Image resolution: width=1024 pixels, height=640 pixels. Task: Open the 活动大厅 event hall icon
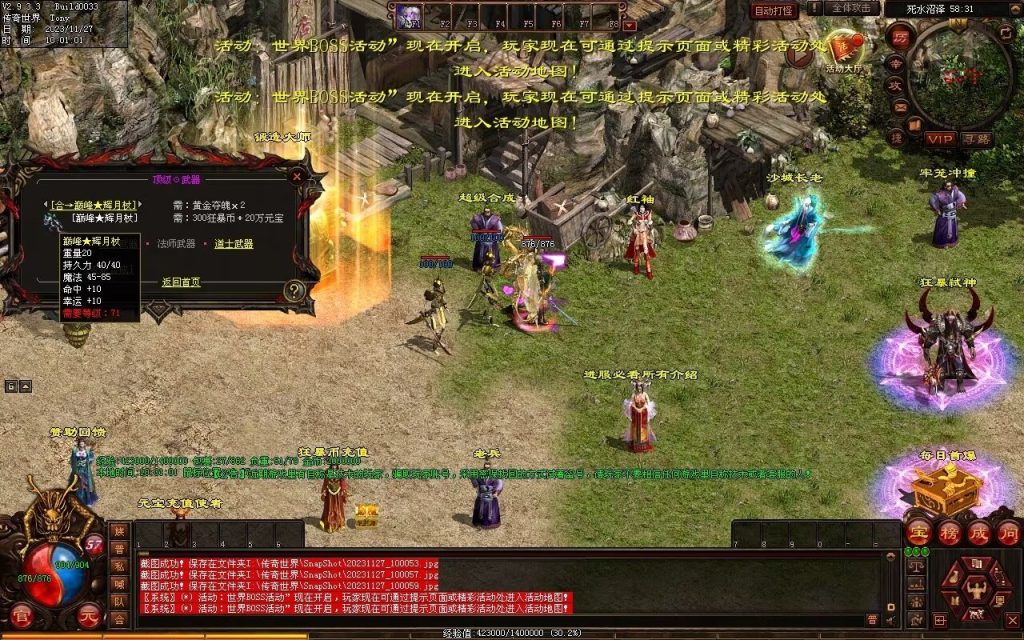click(846, 50)
